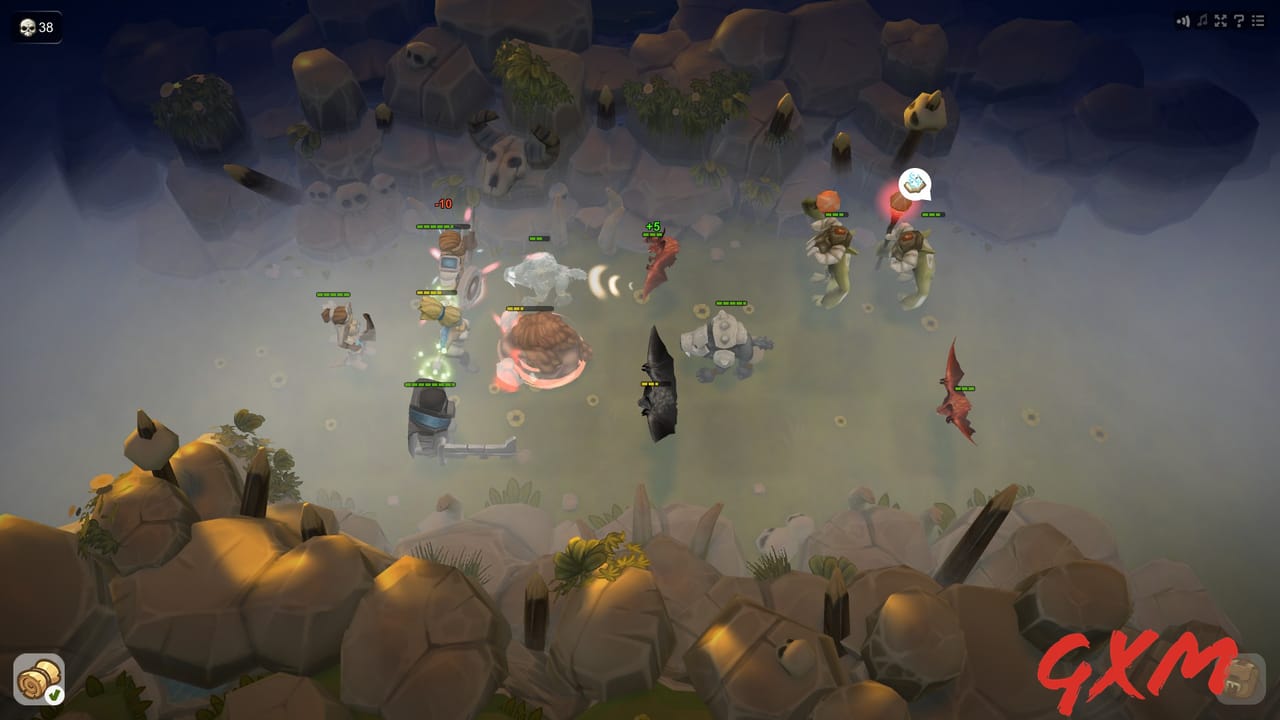Mute the background music note icon
The image size is (1280, 720).
[x=1202, y=19]
